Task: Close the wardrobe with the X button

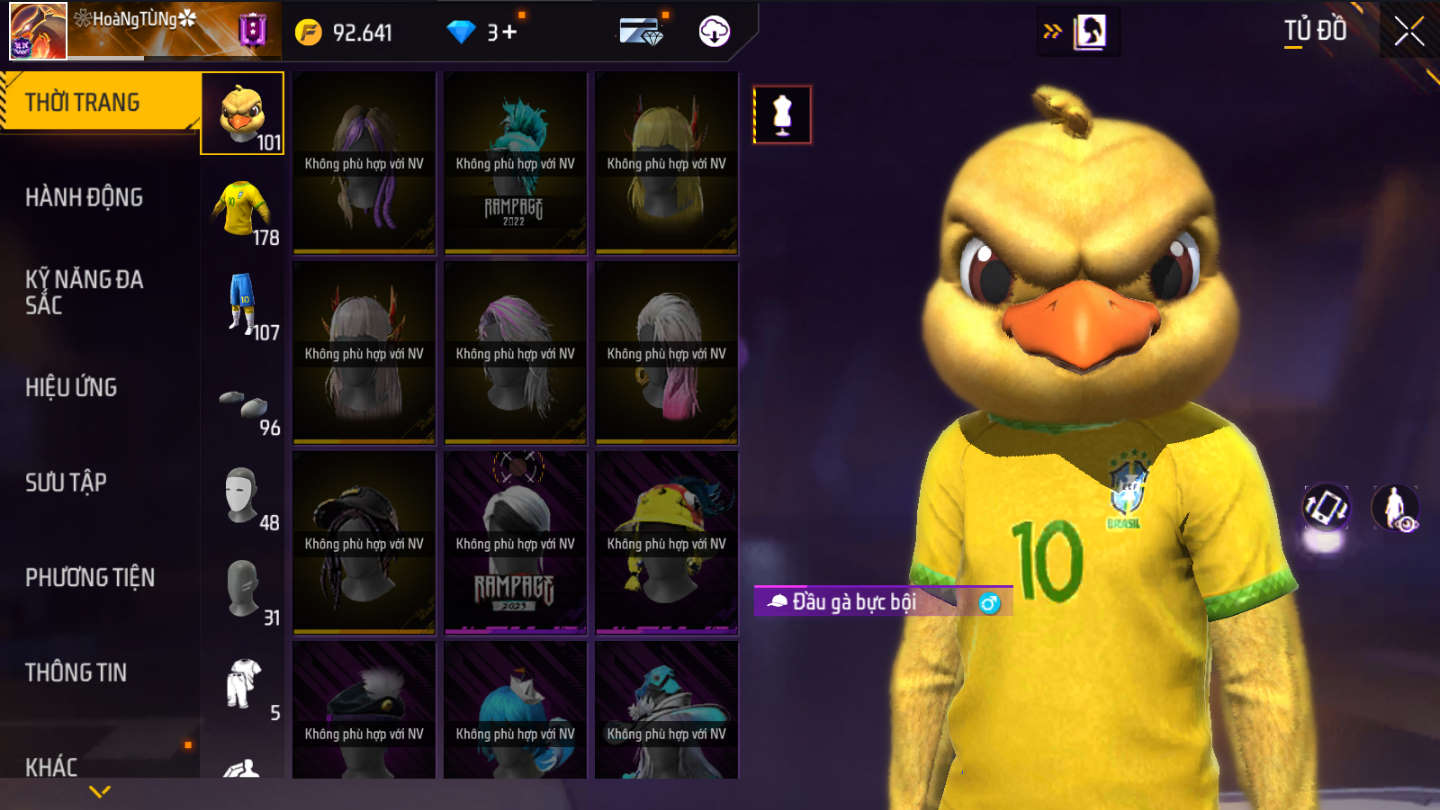Action: tap(1409, 32)
